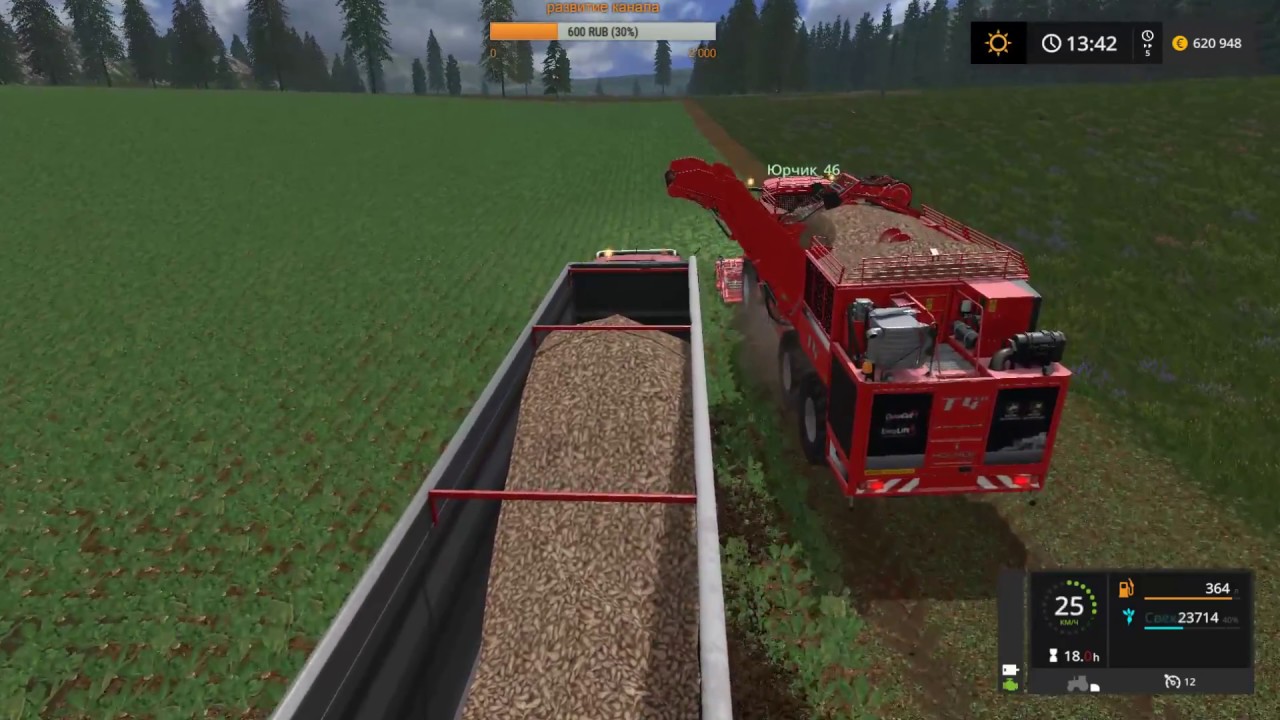Click the Юрчик_46 player nameplate

[803, 170]
